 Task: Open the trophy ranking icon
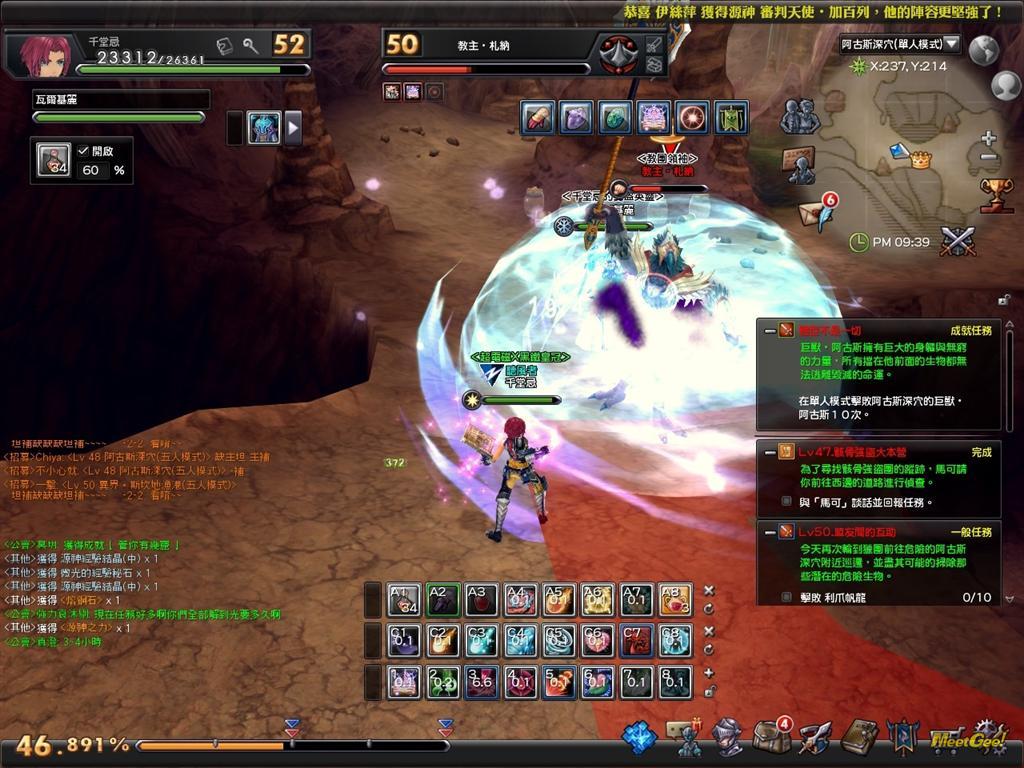tap(996, 193)
